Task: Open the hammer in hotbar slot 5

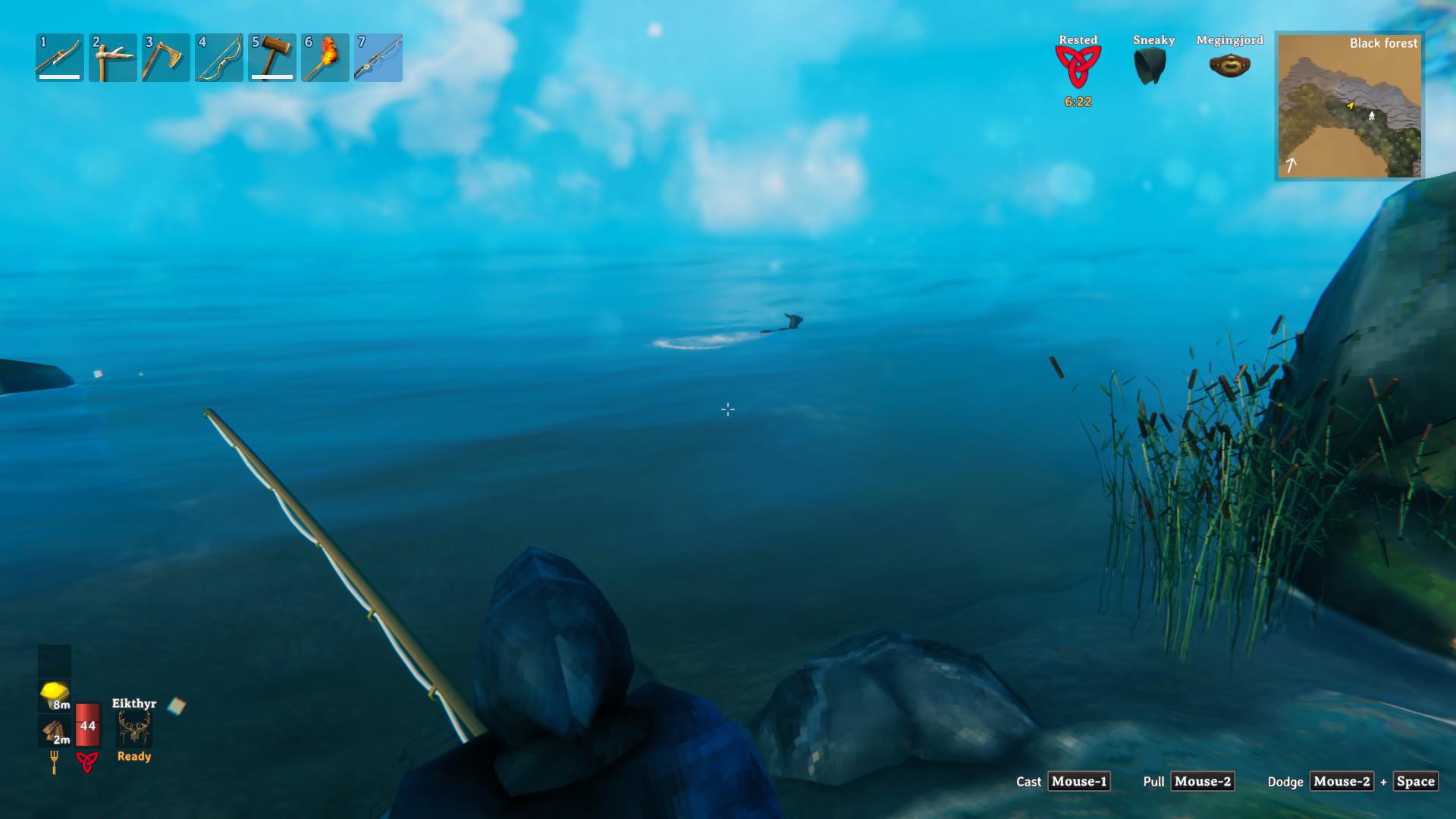Action: [271, 58]
